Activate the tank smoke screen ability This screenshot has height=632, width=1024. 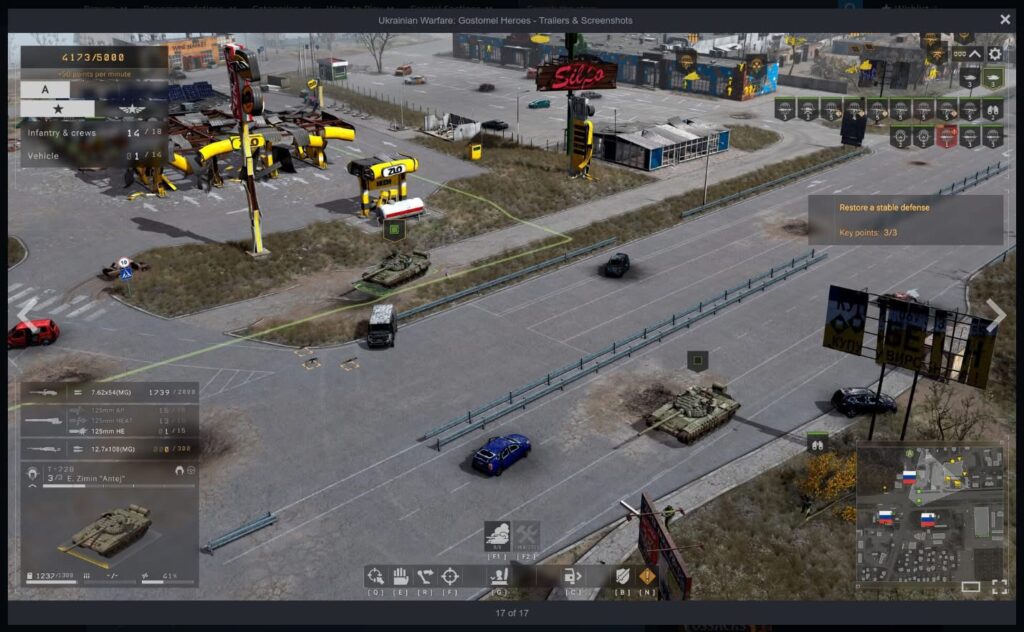coord(497,534)
